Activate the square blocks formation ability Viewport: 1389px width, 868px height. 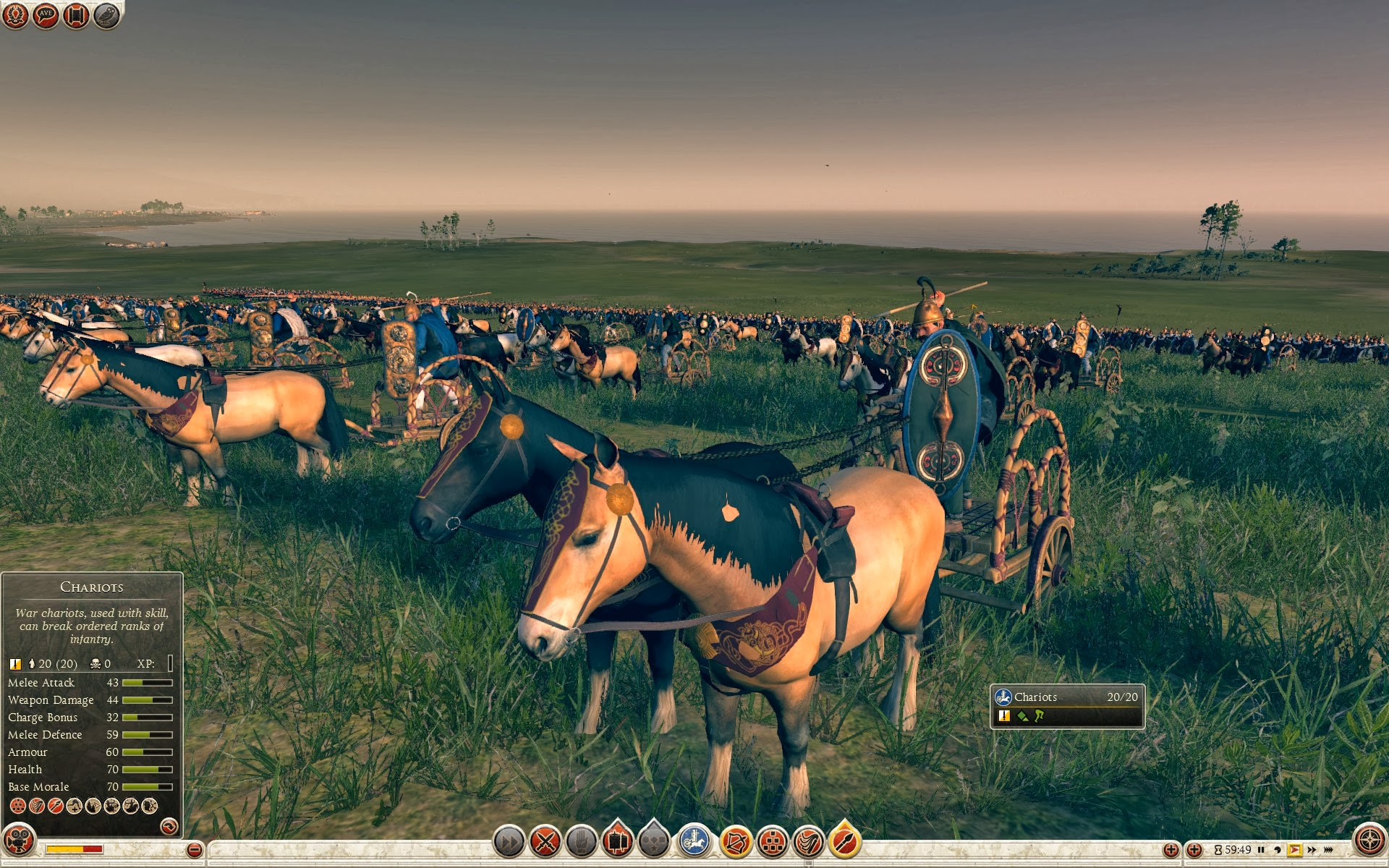[772, 842]
